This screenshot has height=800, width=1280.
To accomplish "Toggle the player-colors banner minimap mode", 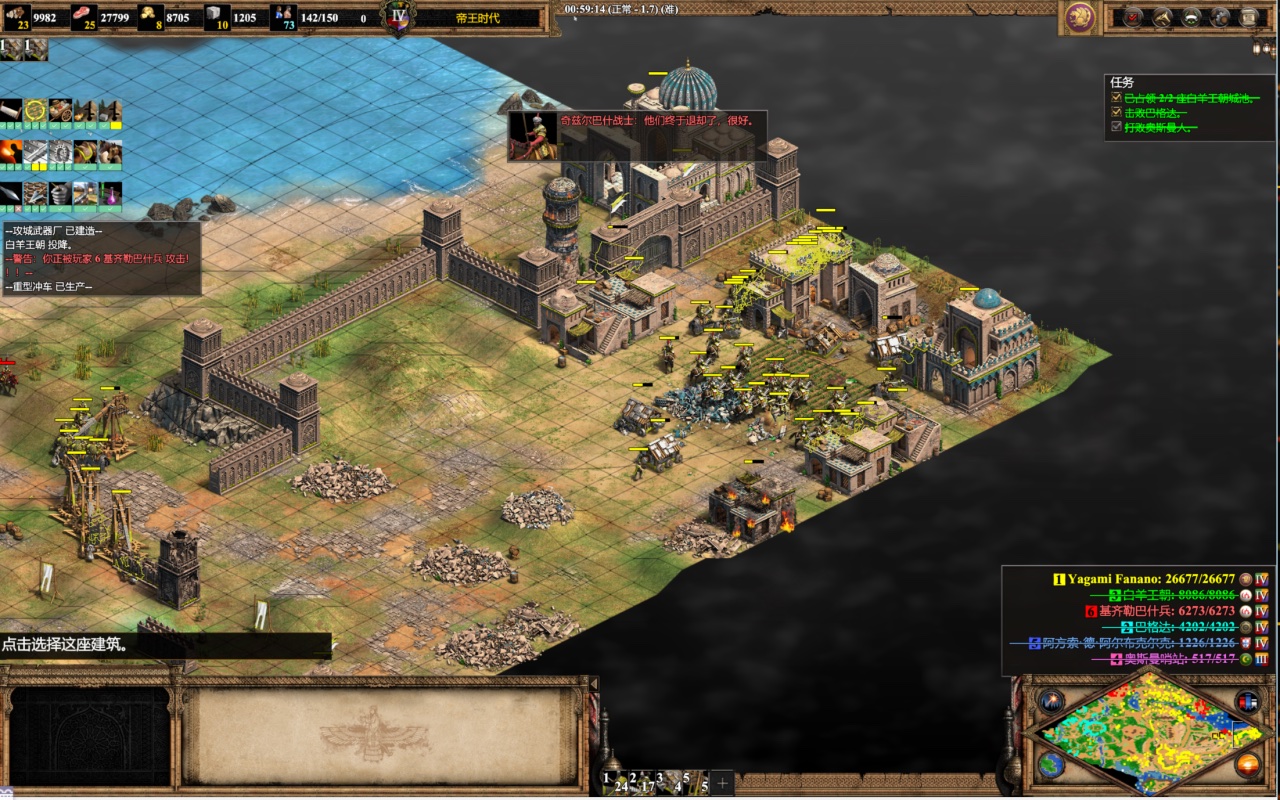I will [1246, 701].
